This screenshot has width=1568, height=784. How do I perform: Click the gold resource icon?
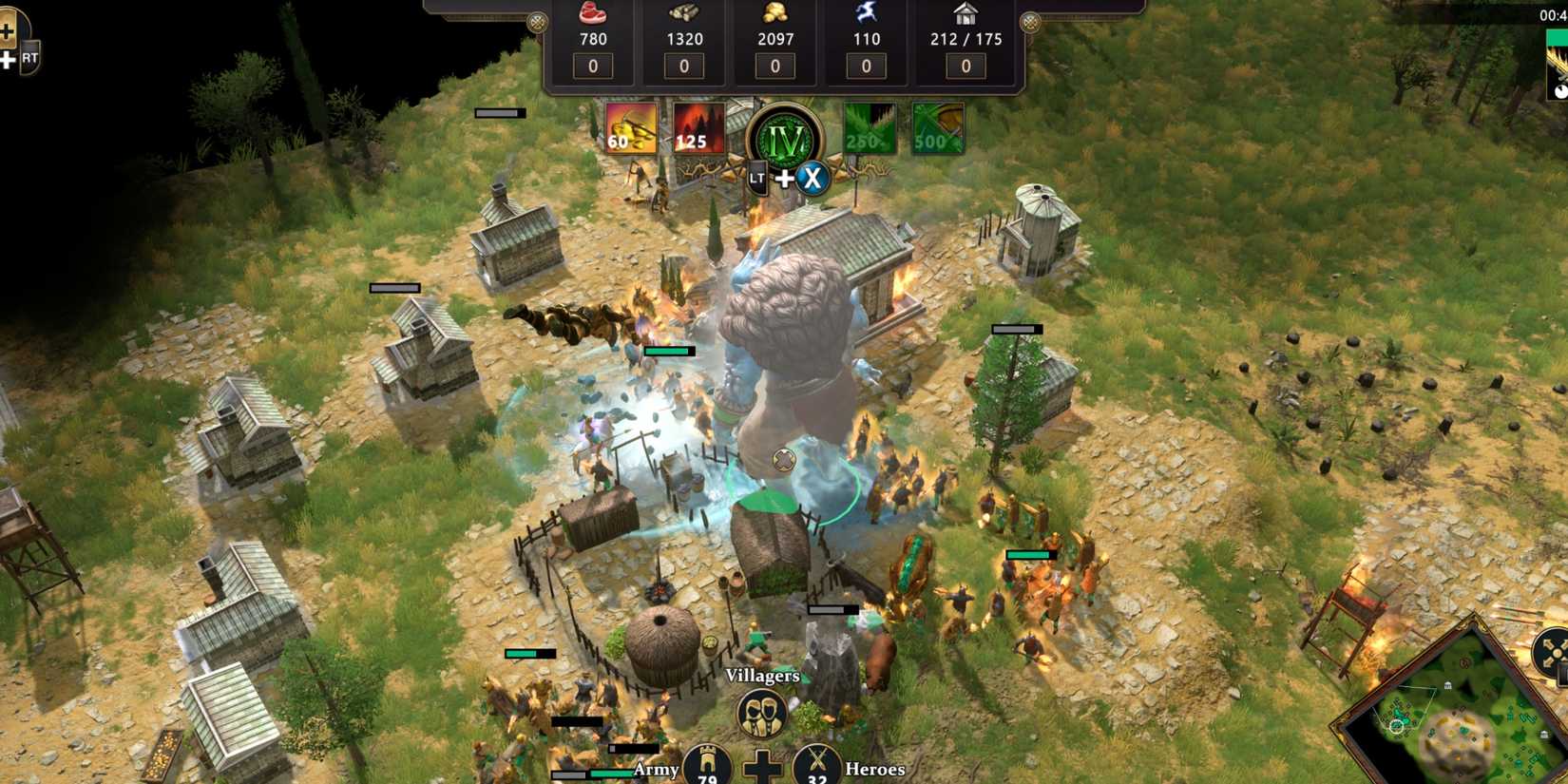point(774,12)
